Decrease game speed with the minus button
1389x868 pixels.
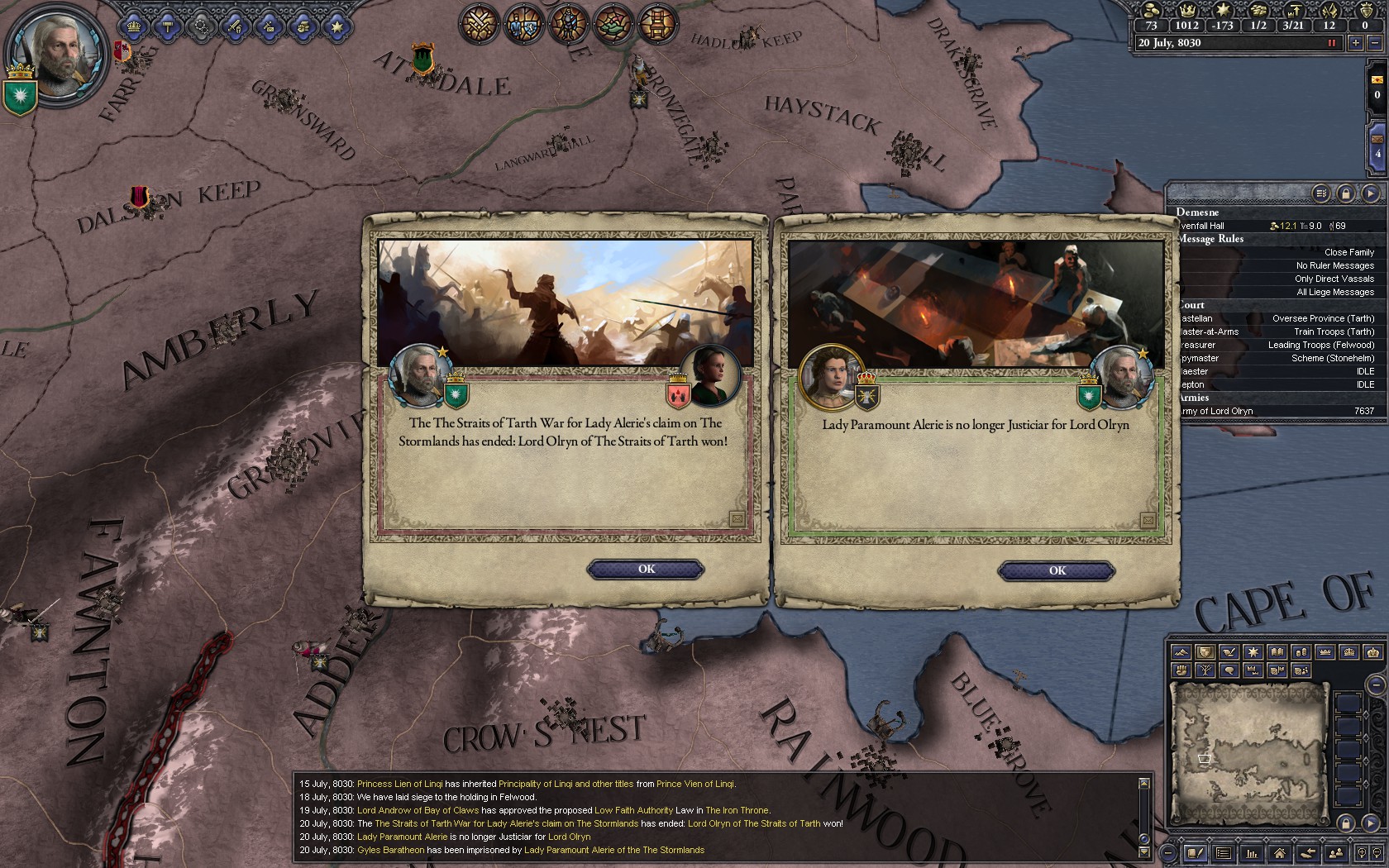[x=1376, y=43]
